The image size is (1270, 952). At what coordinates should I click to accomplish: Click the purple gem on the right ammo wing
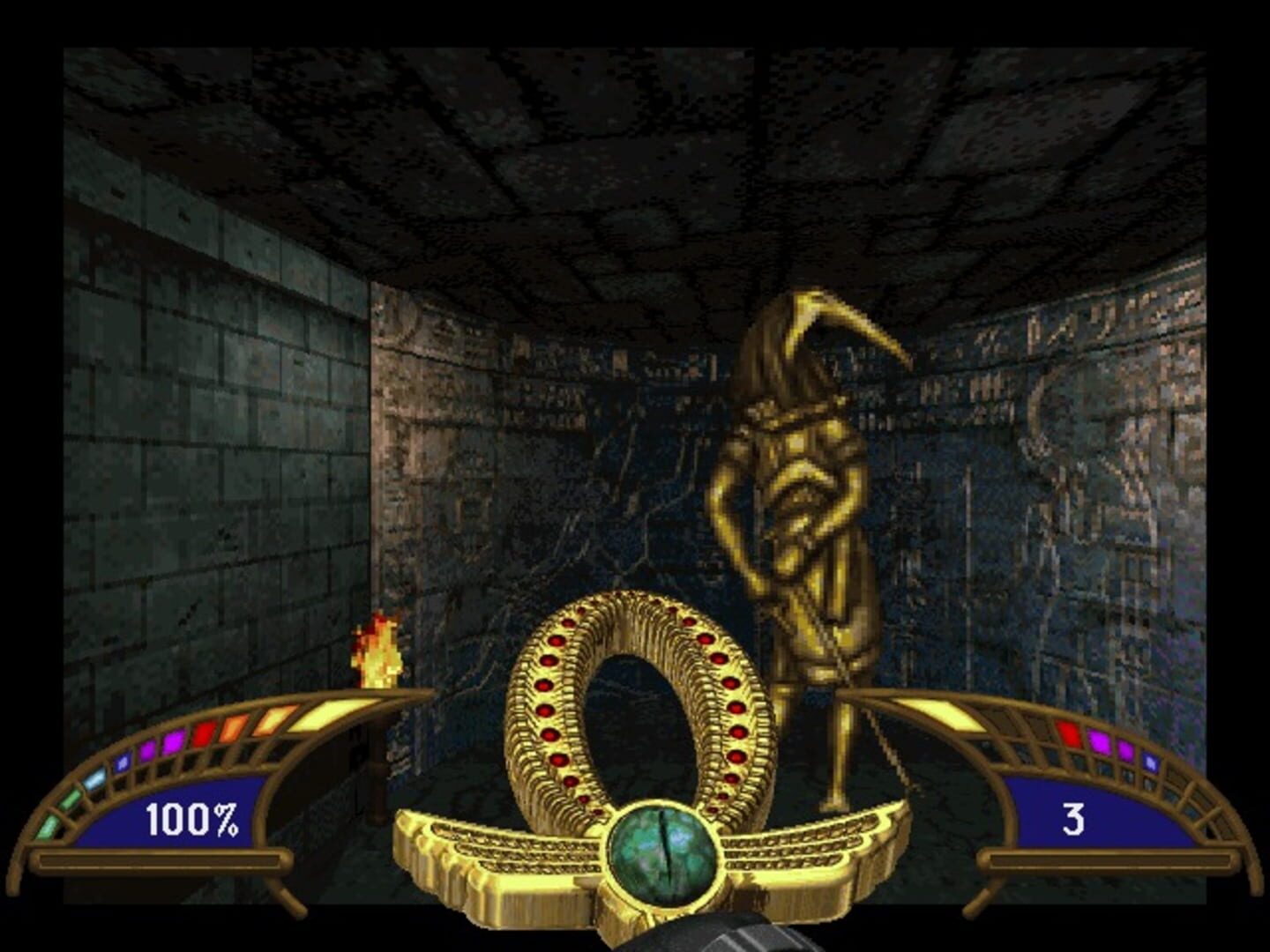[1125, 750]
